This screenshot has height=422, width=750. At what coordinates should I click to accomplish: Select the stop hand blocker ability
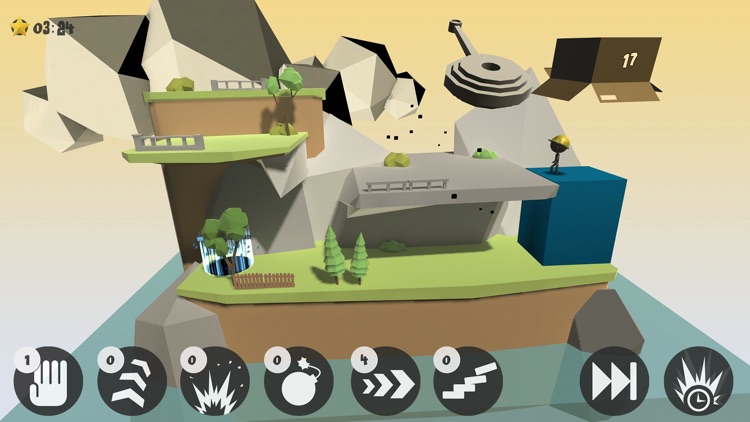48,381
